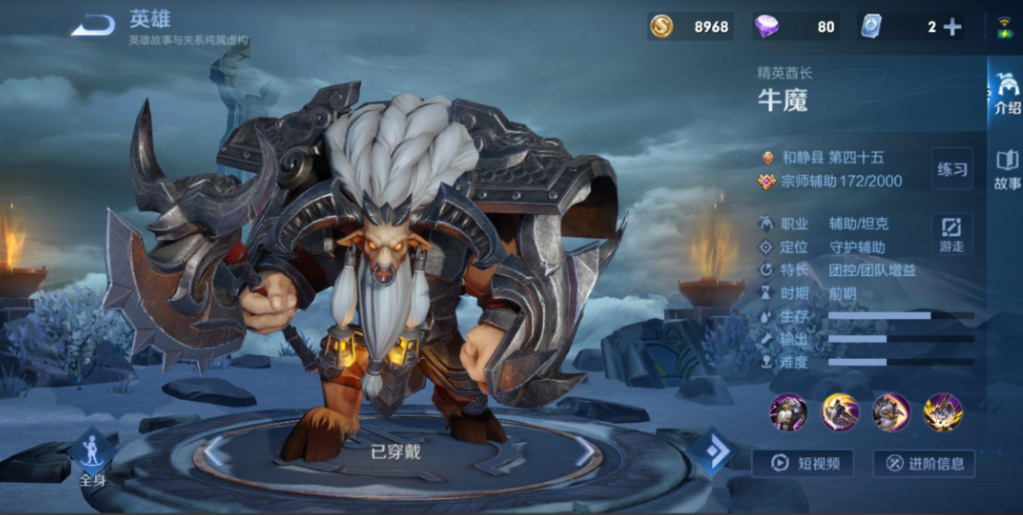Open the purple diamond currency balance
Screen dimensions: 1023x515
[796, 27]
